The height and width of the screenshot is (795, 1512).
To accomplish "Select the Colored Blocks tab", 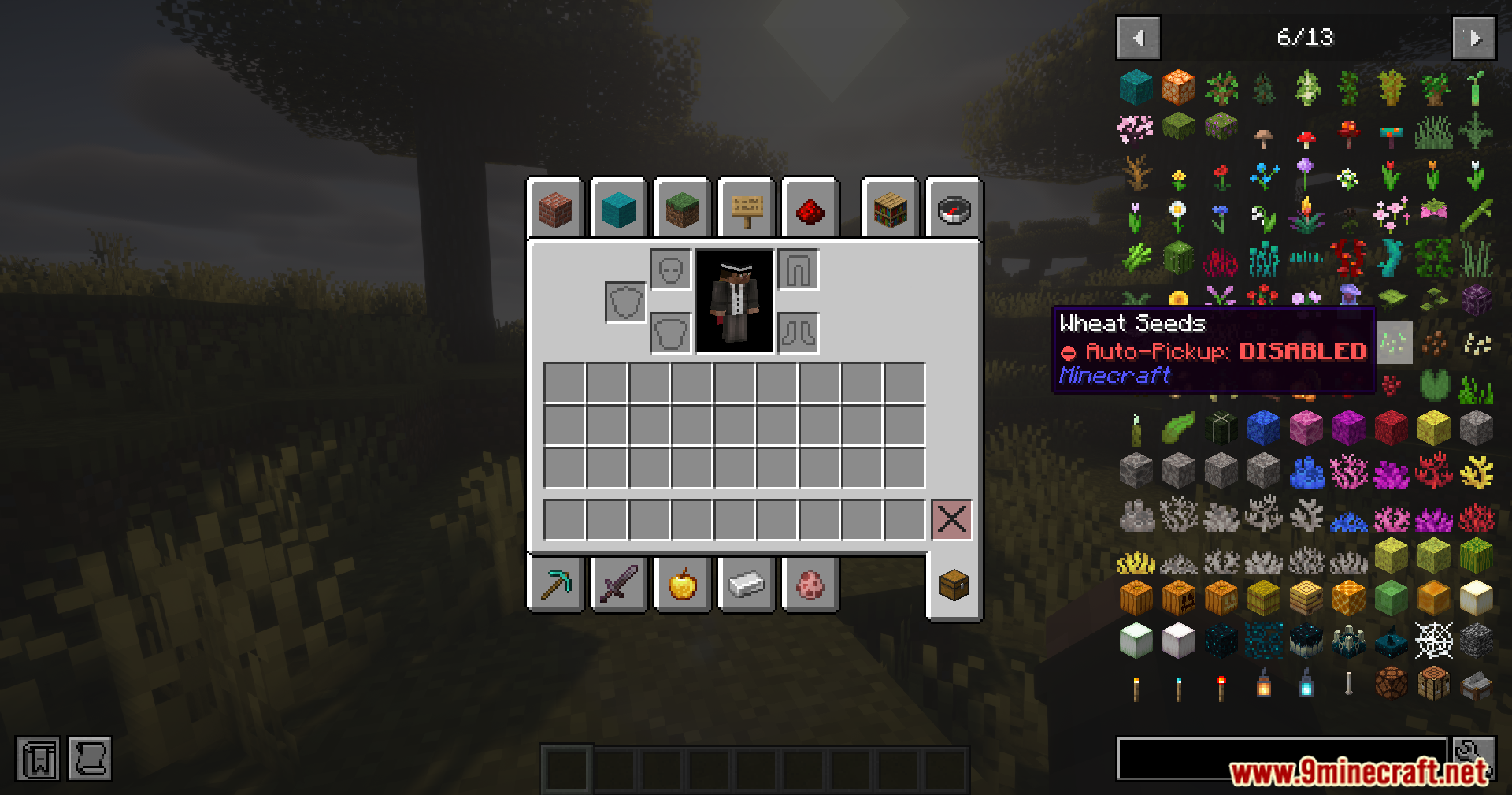I will (x=619, y=208).
